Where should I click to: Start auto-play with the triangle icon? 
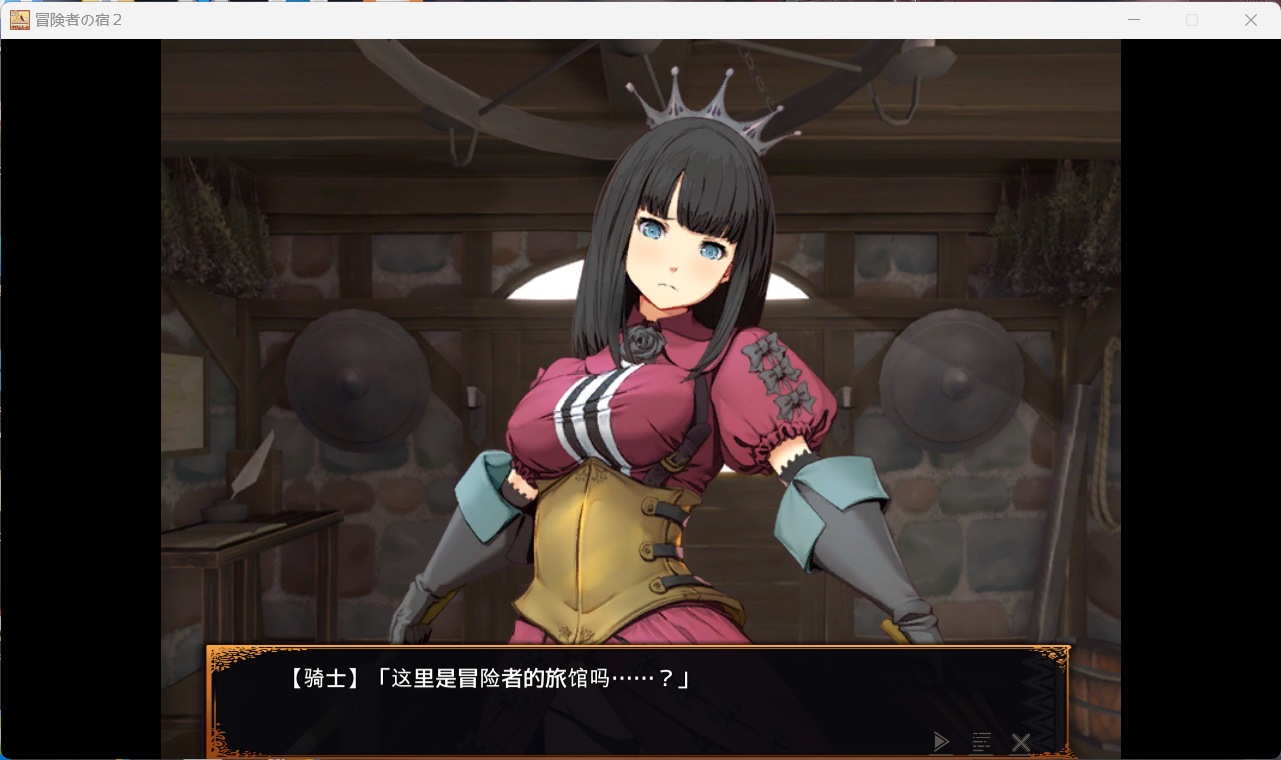coord(941,742)
